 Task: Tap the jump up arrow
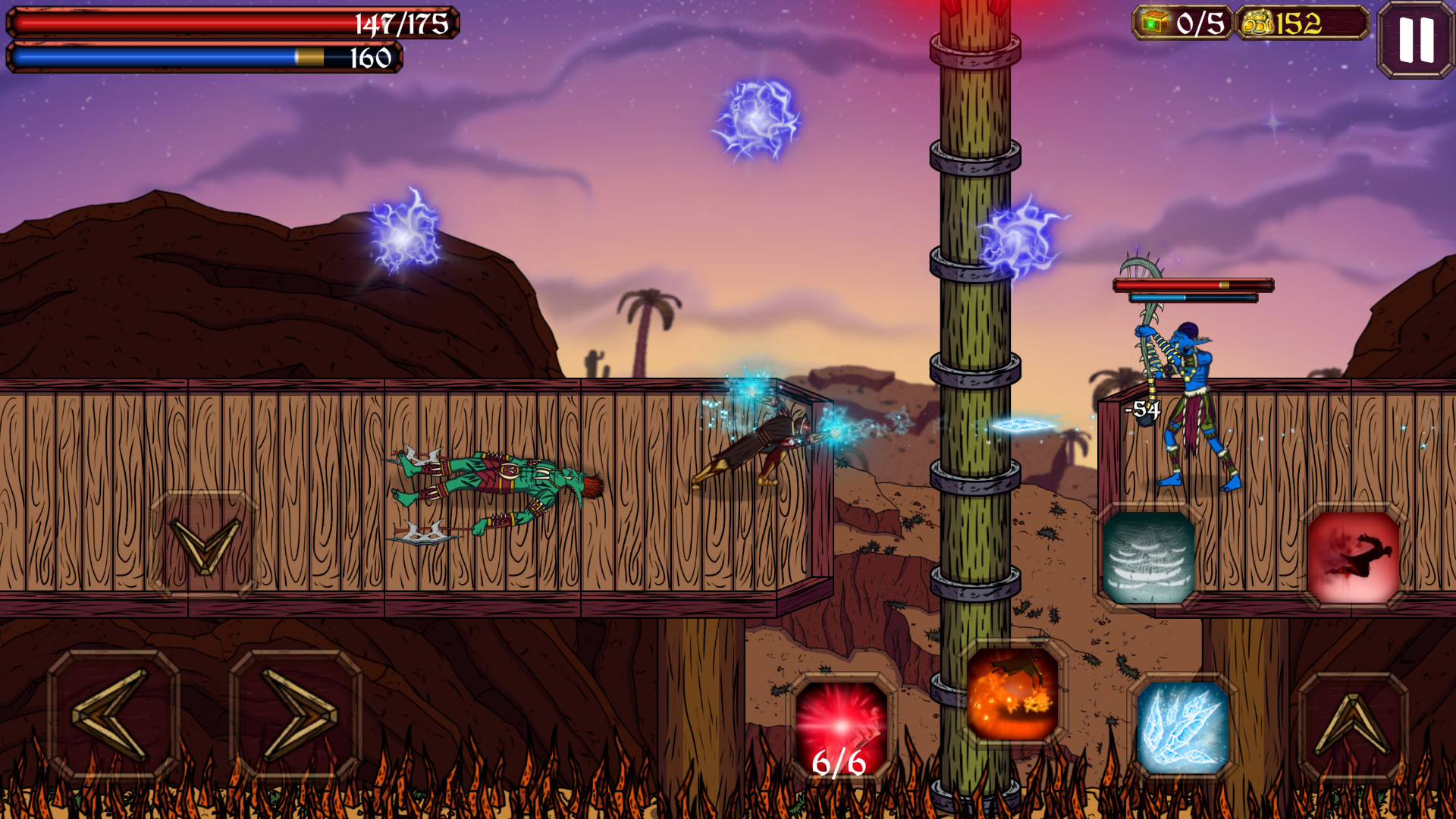point(1353,726)
